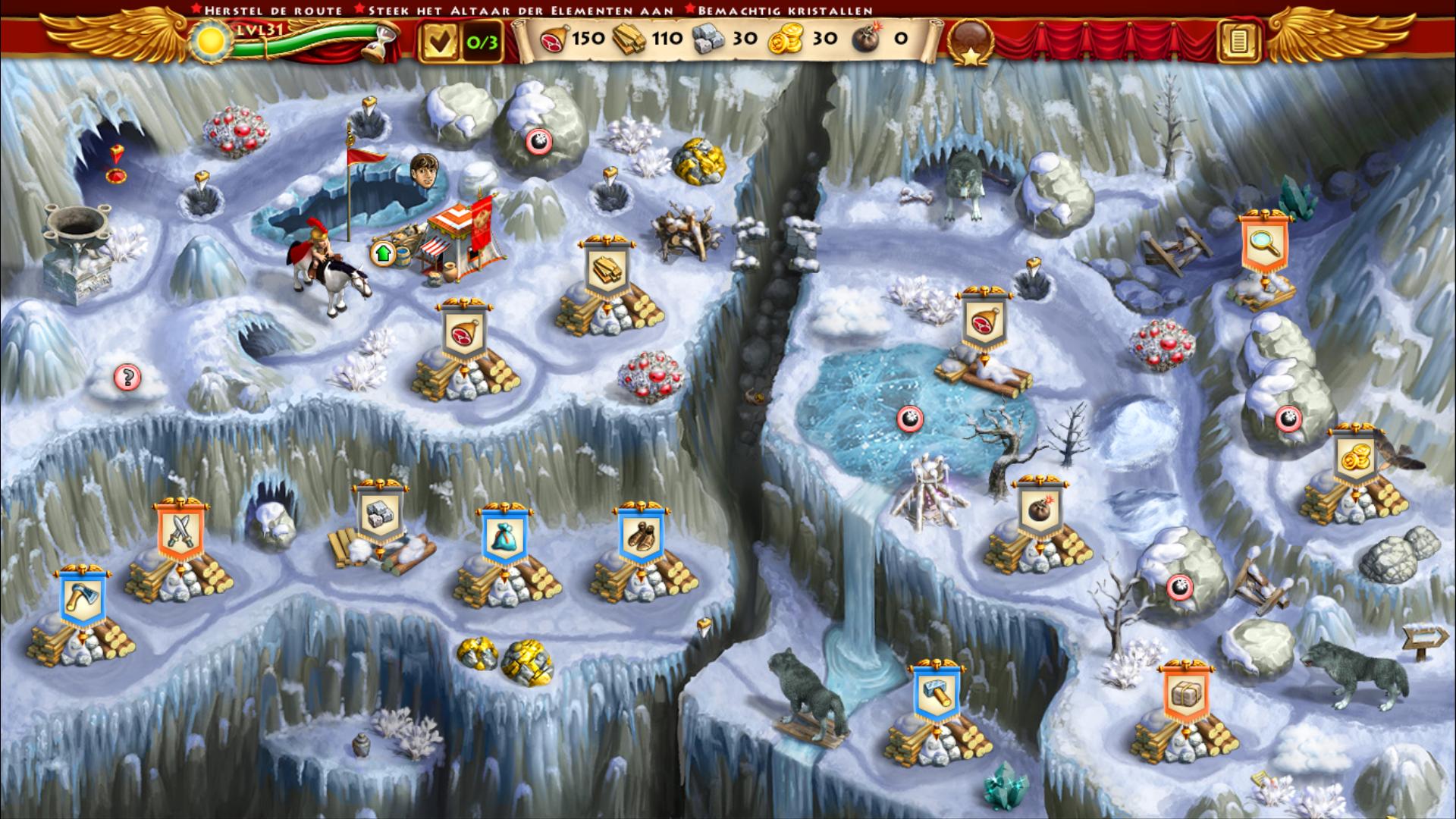
Task: Choose the crossed swords building banner
Action: [181, 530]
